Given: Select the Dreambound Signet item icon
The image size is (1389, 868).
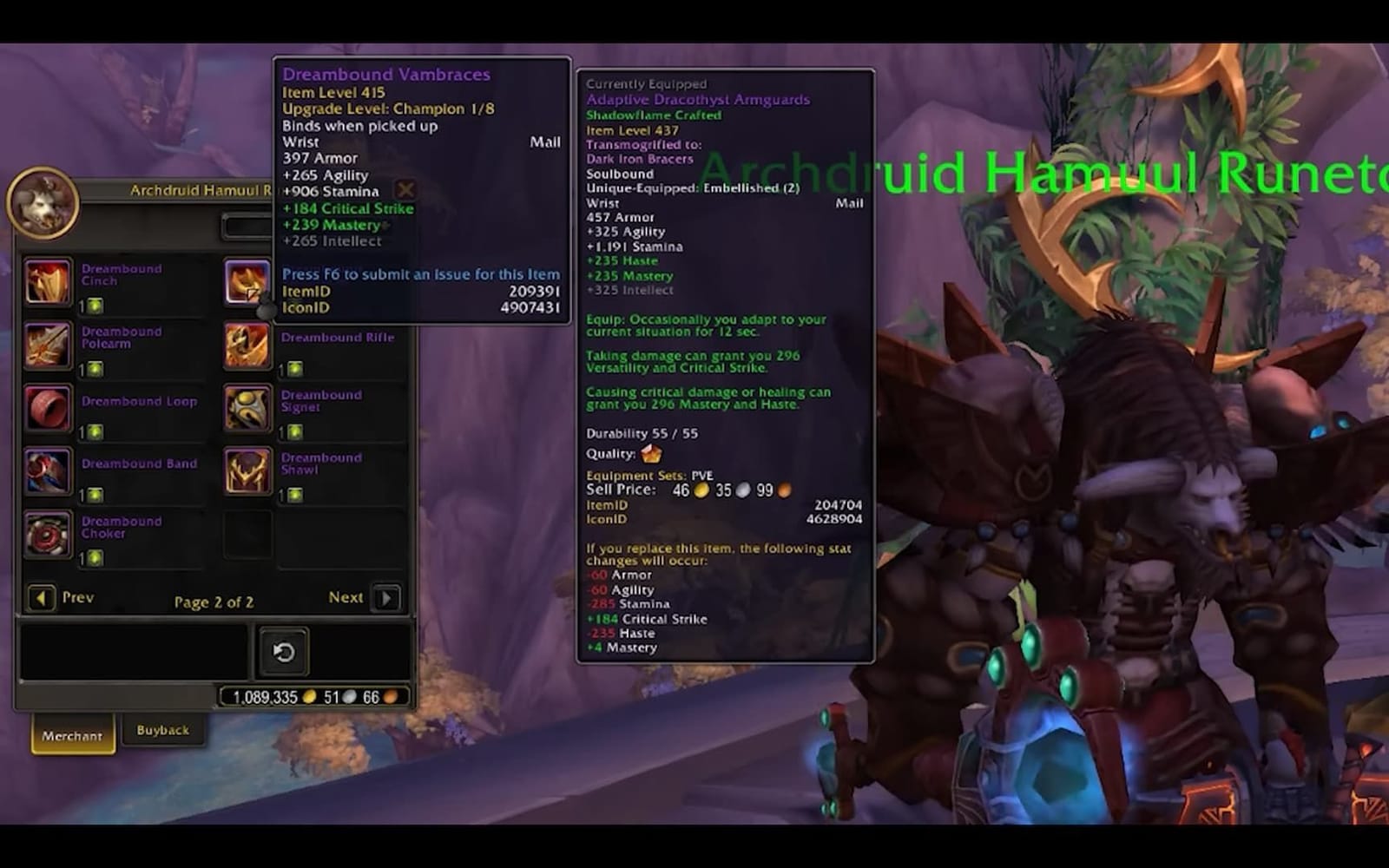Looking at the screenshot, I should [x=247, y=408].
